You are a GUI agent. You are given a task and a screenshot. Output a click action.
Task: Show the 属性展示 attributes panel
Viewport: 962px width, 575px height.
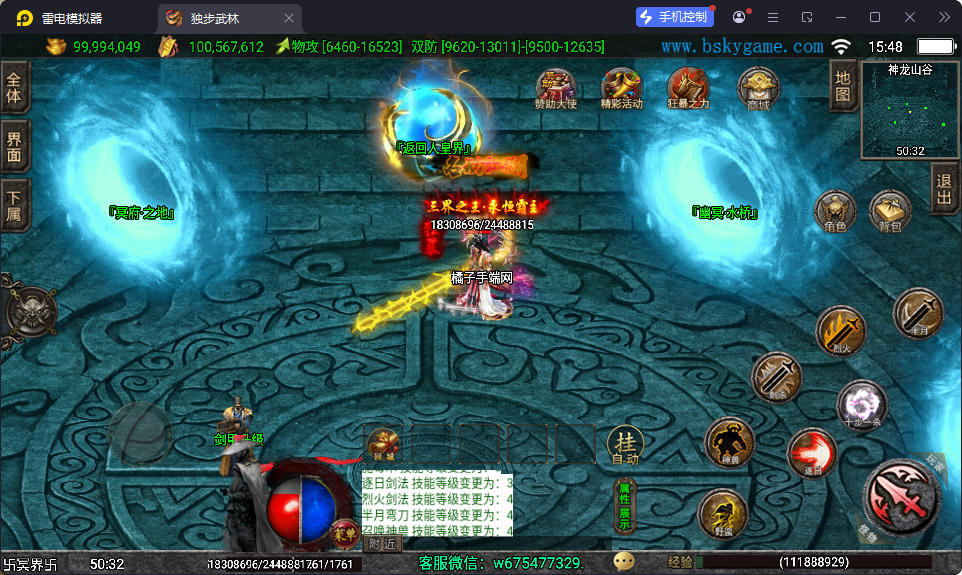tap(624, 505)
